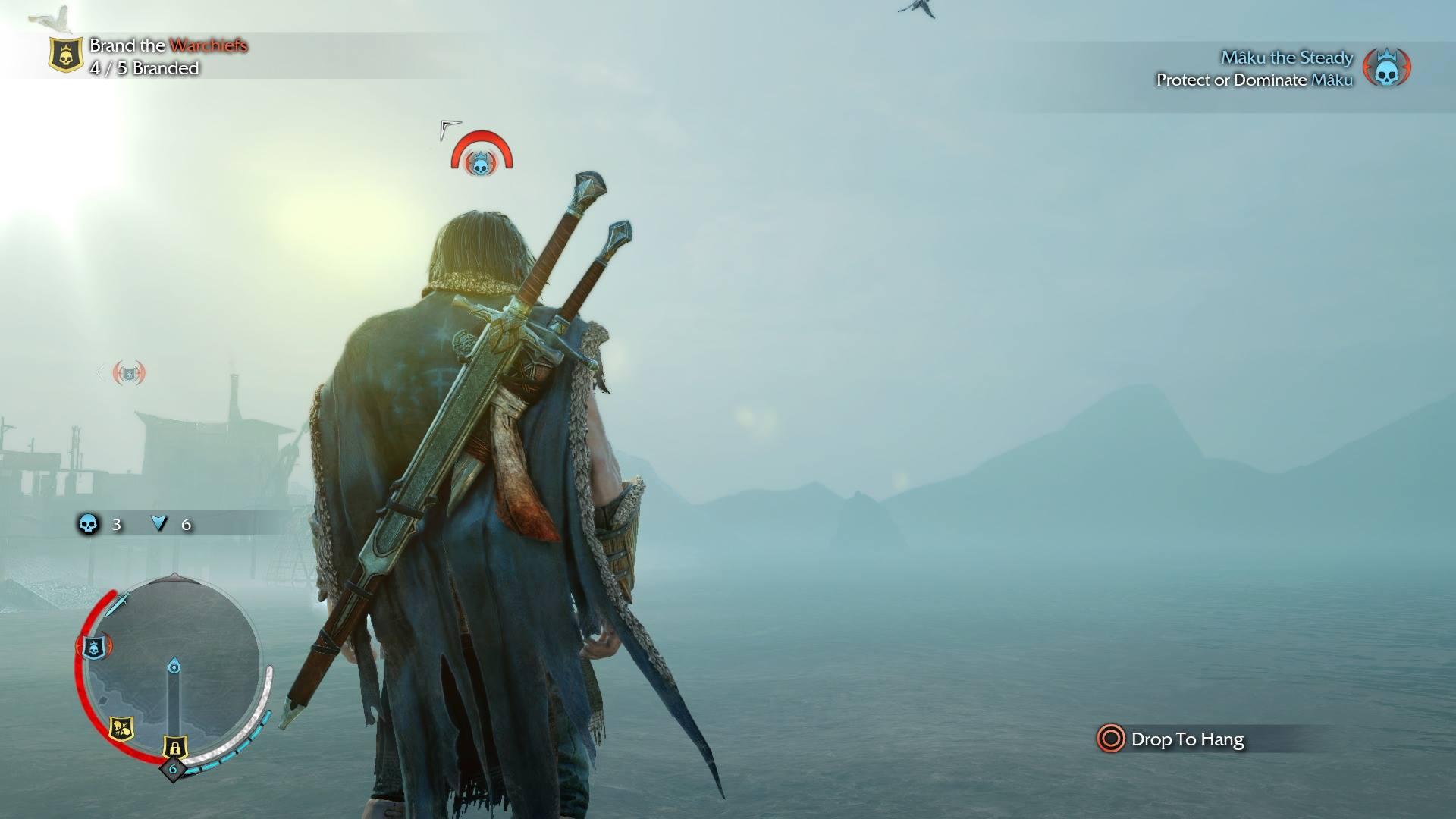1456x819 pixels.
Task: Select the crowned skull marker on minimap
Action: (x=94, y=647)
